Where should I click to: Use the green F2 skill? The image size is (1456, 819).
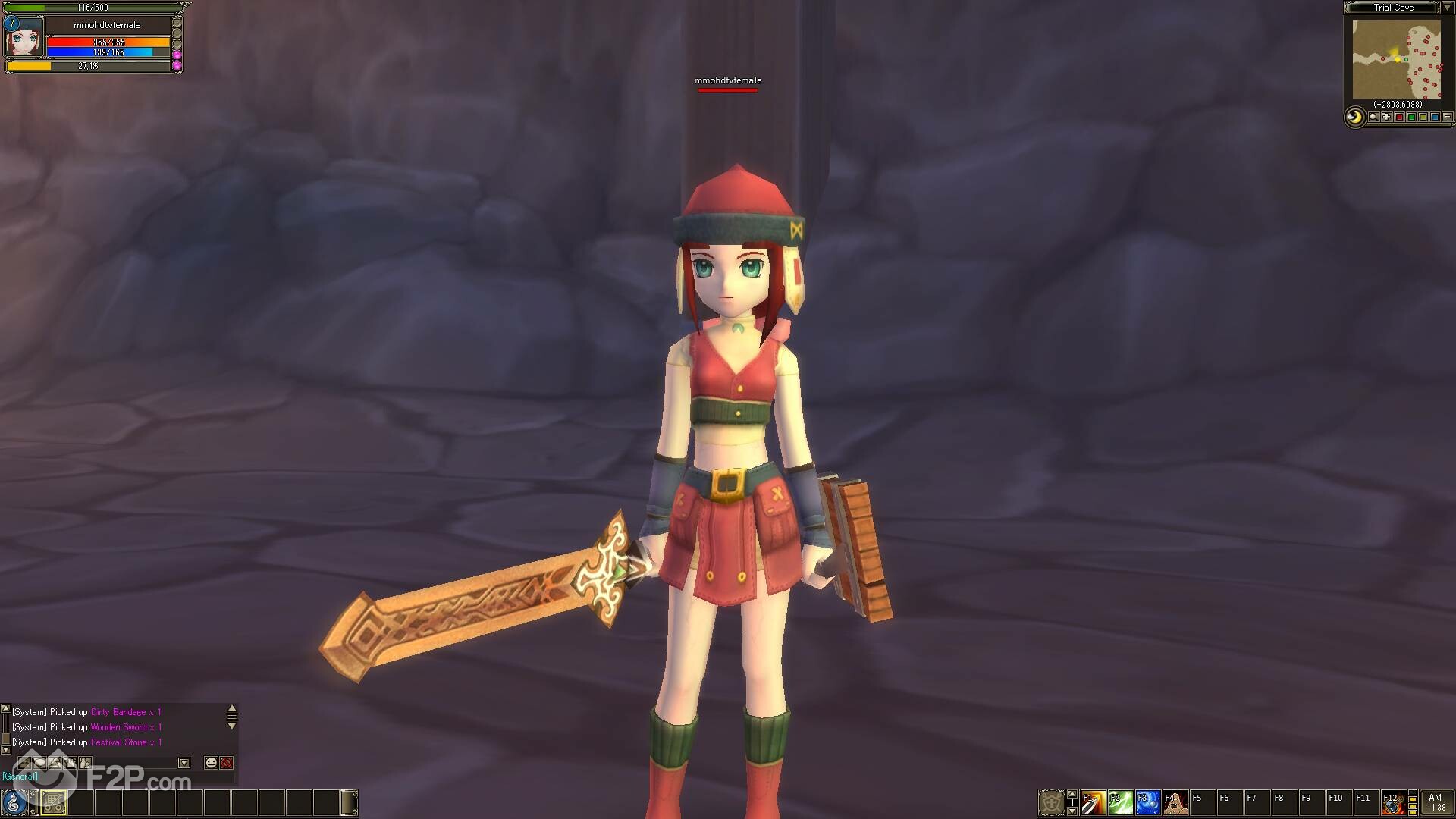click(x=1120, y=802)
